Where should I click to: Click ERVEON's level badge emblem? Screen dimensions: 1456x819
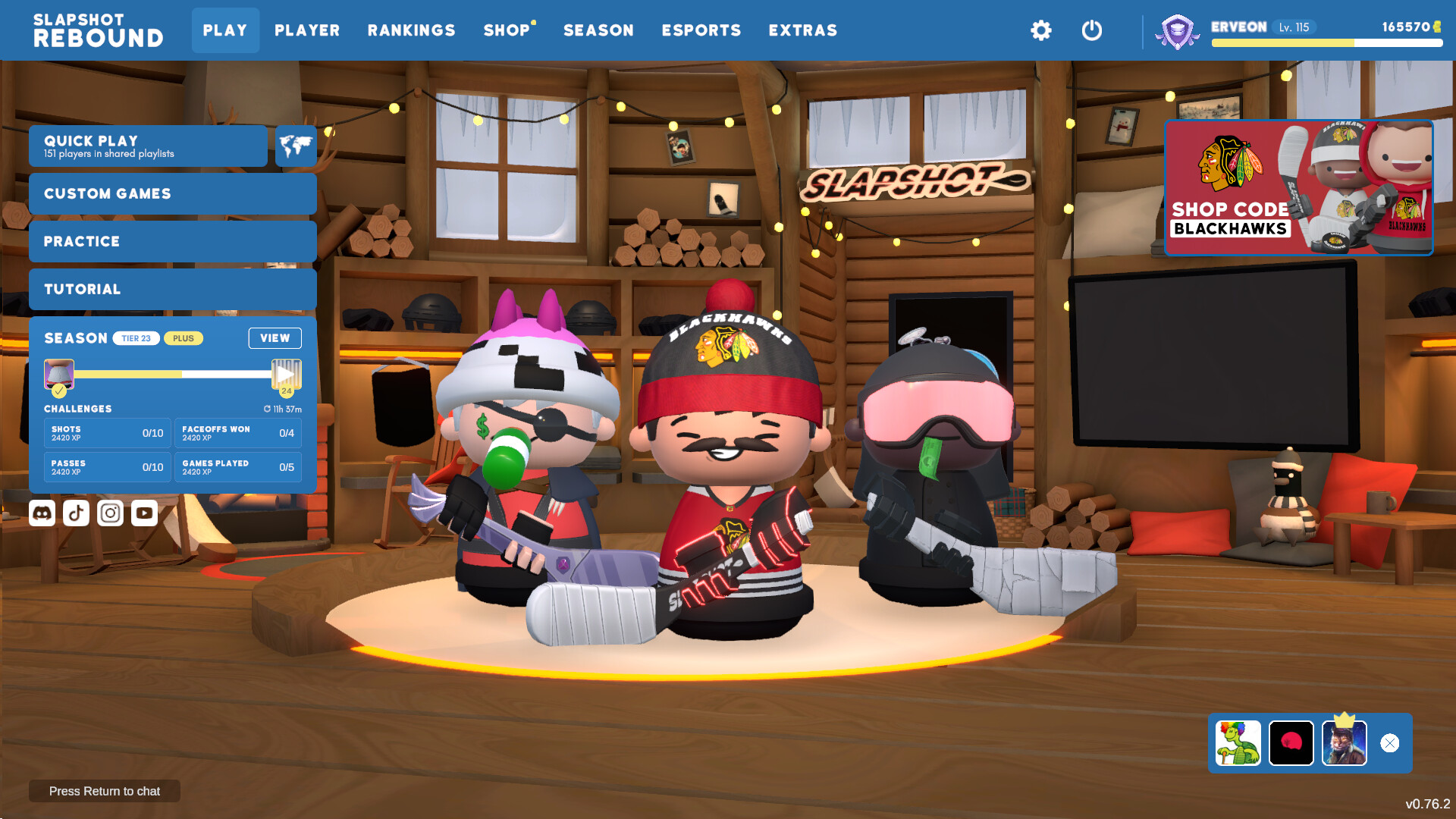point(1176,30)
